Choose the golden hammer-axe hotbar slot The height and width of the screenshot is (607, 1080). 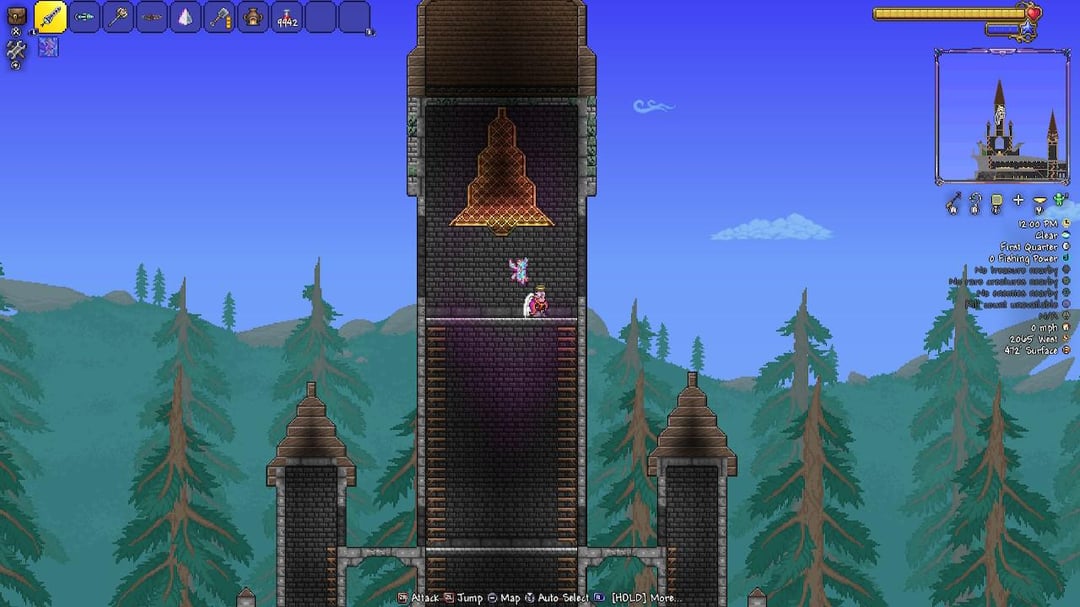click(119, 17)
